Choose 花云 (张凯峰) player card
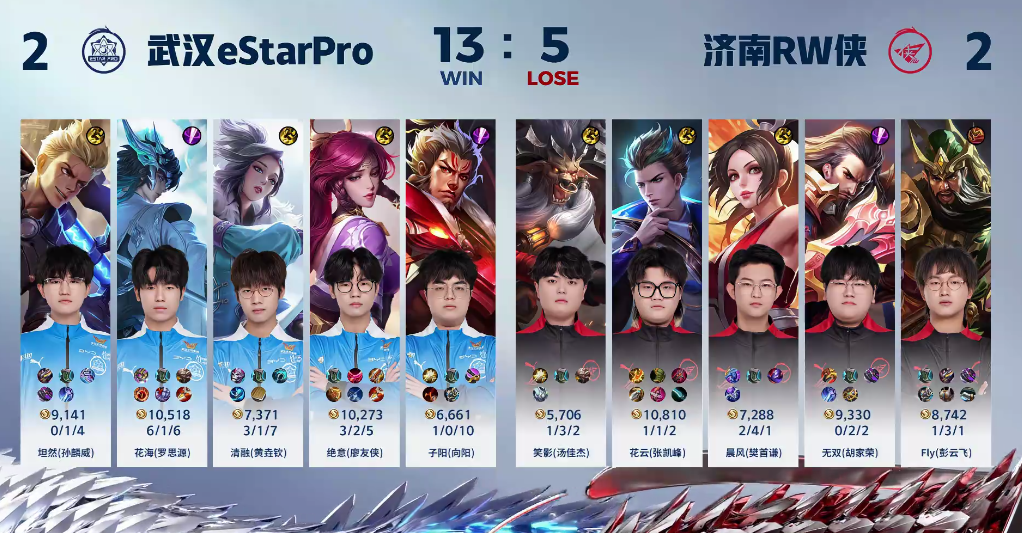Screen dimensions: 1022x533 (x=655, y=290)
